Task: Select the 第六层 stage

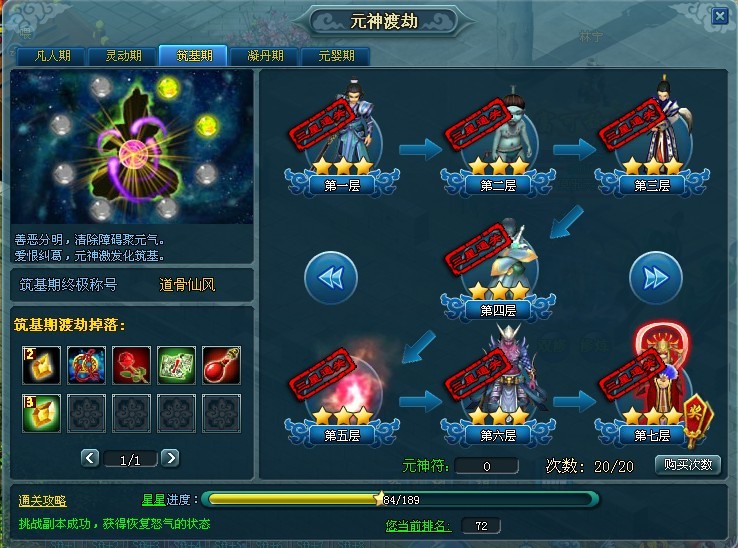Action: pyautogui.click(x=498, y=395)
